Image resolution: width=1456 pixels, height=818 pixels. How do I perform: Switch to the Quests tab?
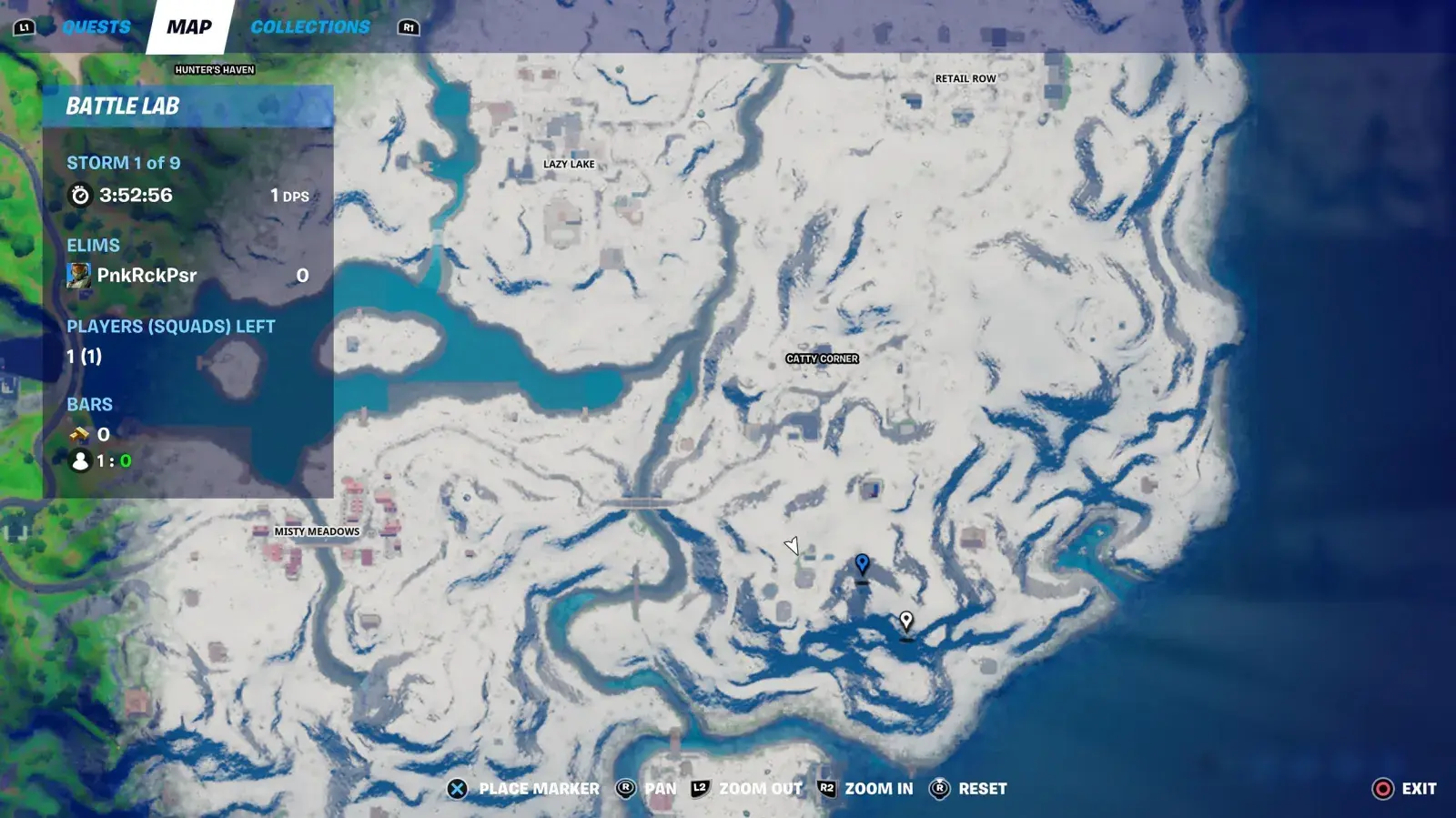tap(96, 27)
